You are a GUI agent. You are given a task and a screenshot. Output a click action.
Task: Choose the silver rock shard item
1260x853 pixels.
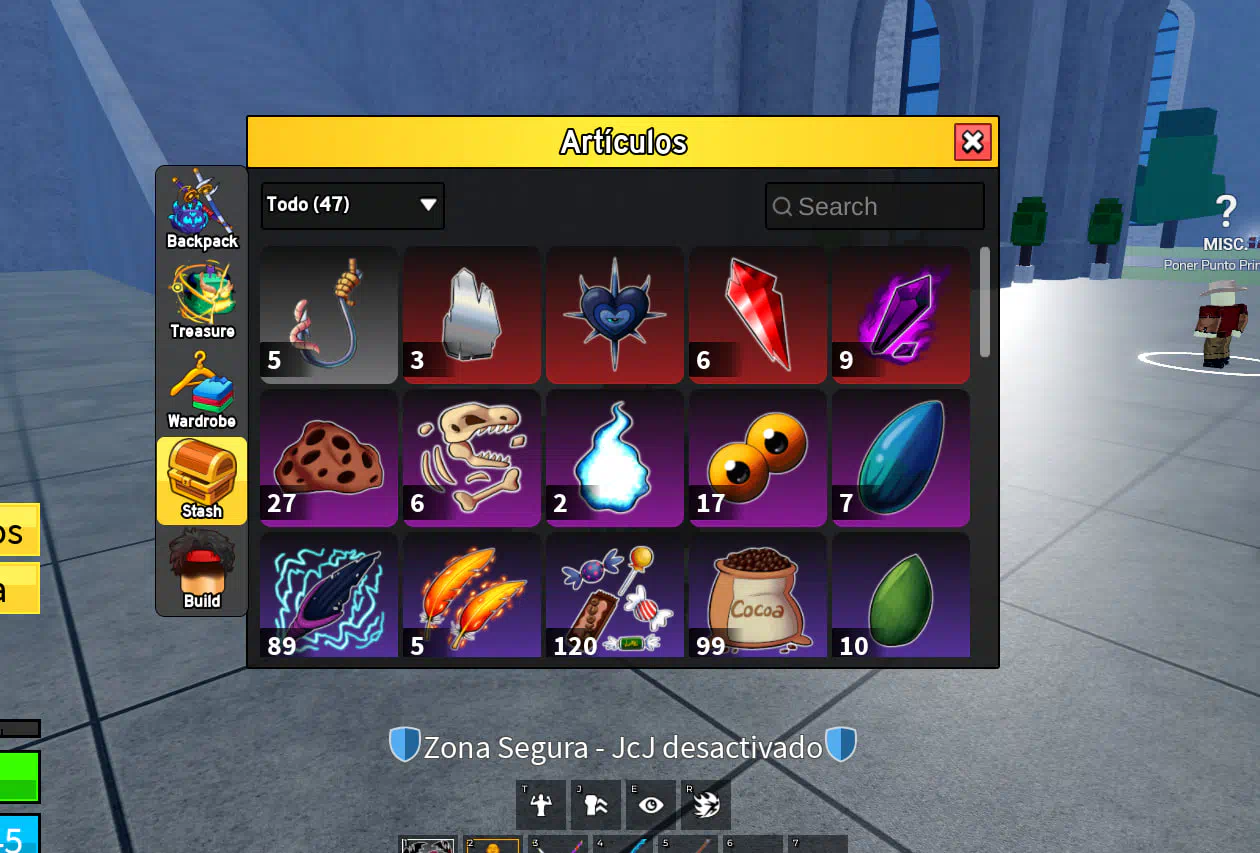tap(472, 315)
